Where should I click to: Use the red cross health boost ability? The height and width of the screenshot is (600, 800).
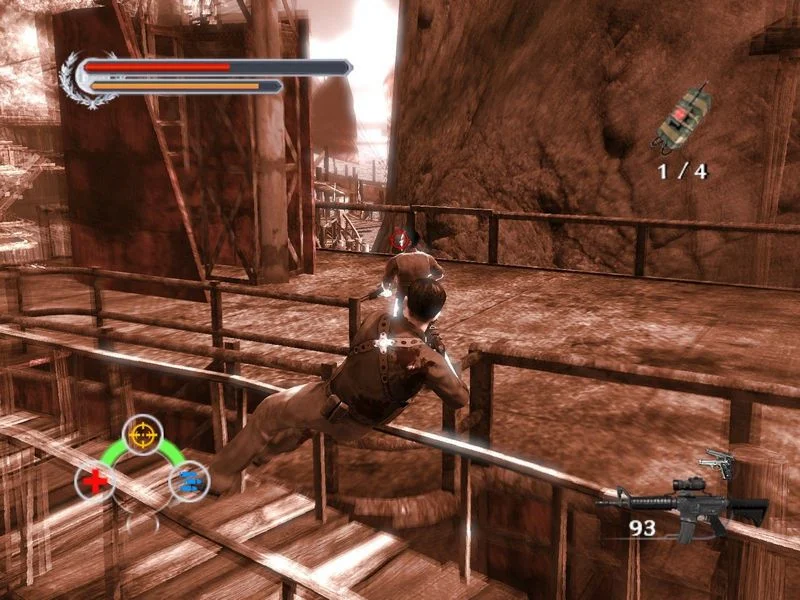(94, 482)
